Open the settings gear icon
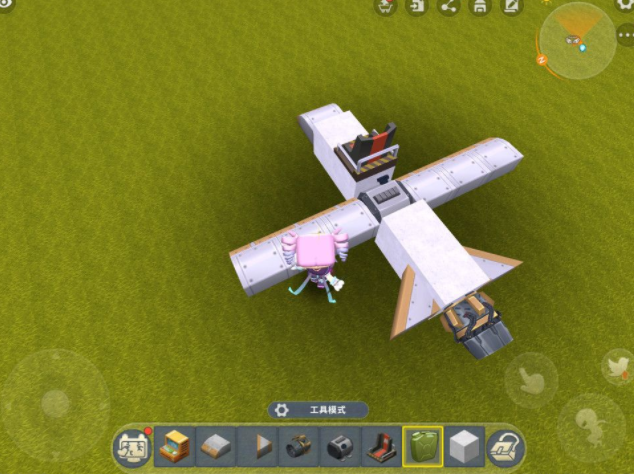The height and width of the screenshot is (474, 634). [622, 6]
